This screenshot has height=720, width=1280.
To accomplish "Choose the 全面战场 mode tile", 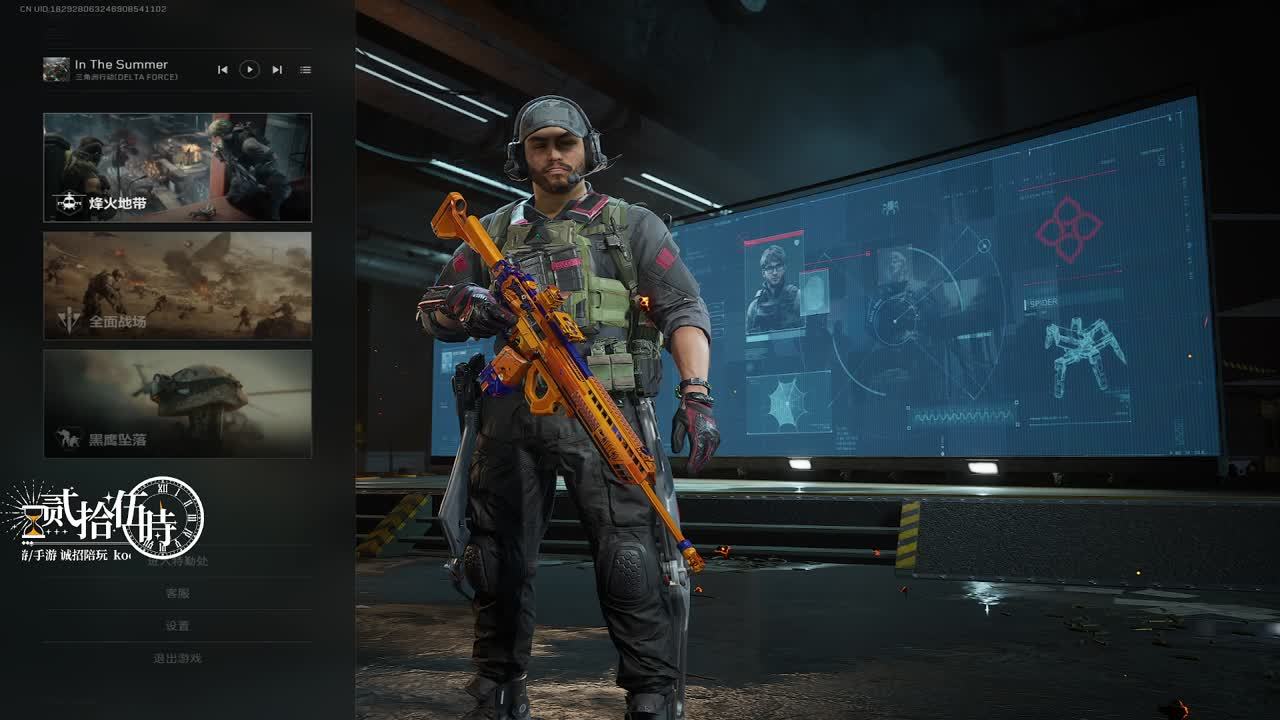I will pyautogui.click(x=177, y=286).
